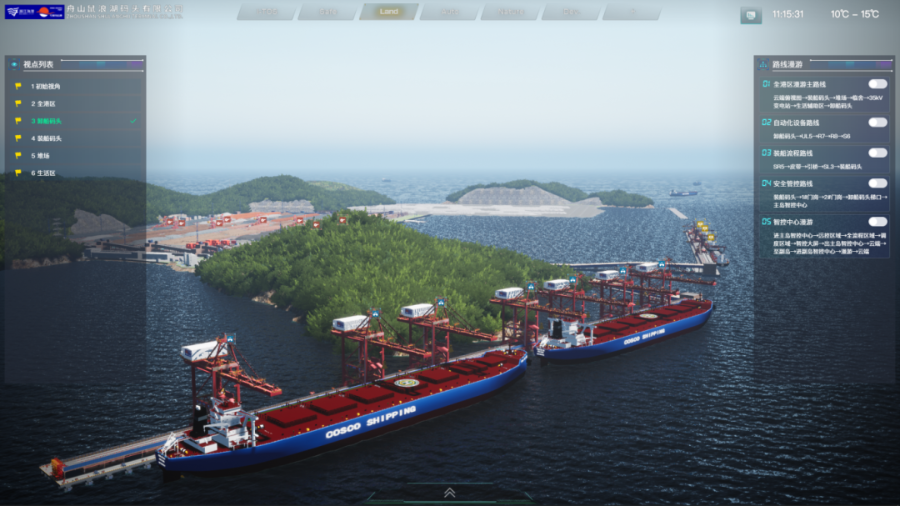Enable route 02 自动化设备路线
The height and width of the screenshot is (506, 900).
coord(877,122)
